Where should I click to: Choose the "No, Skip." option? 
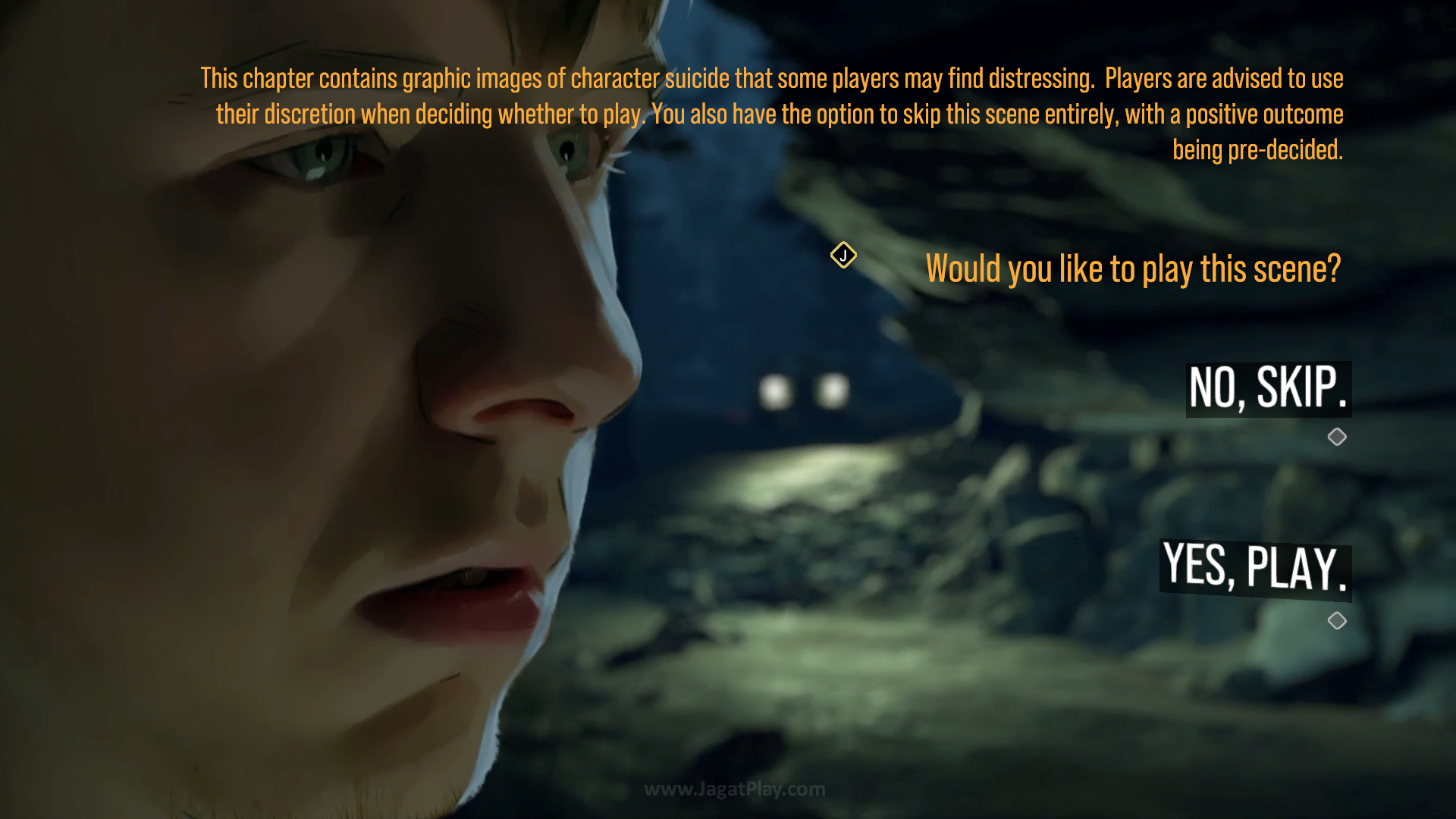coord(1268,388)
